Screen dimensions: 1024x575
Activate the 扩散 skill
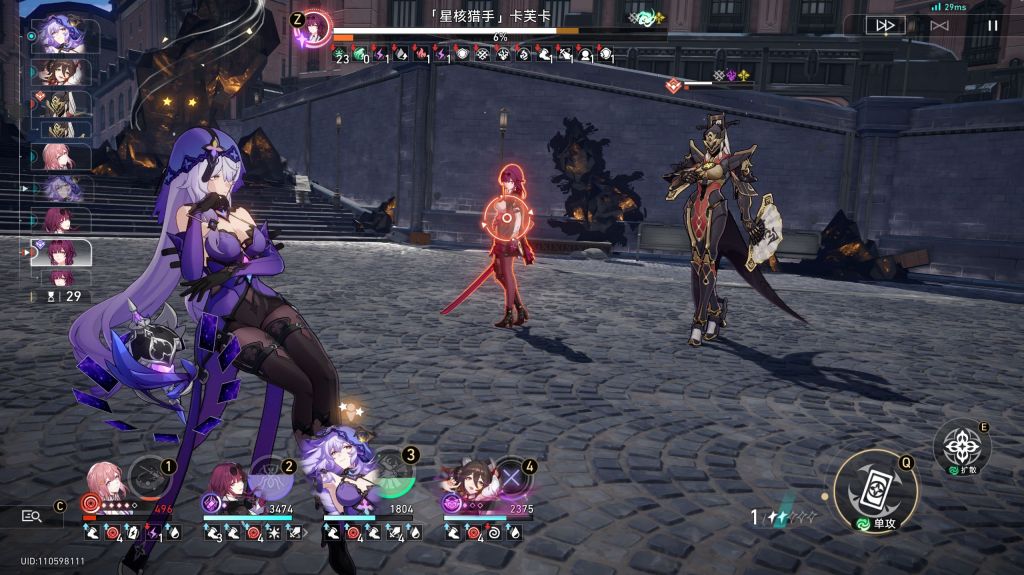[x=961, y=447]
